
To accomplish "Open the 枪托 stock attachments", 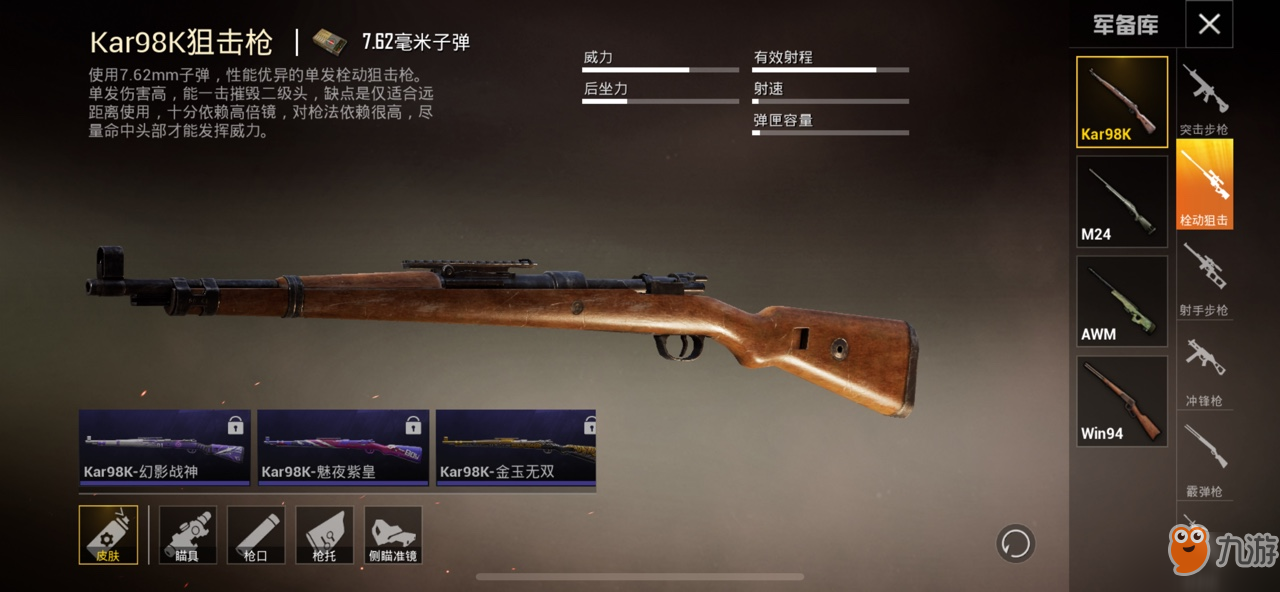I will tap(324, 534).
